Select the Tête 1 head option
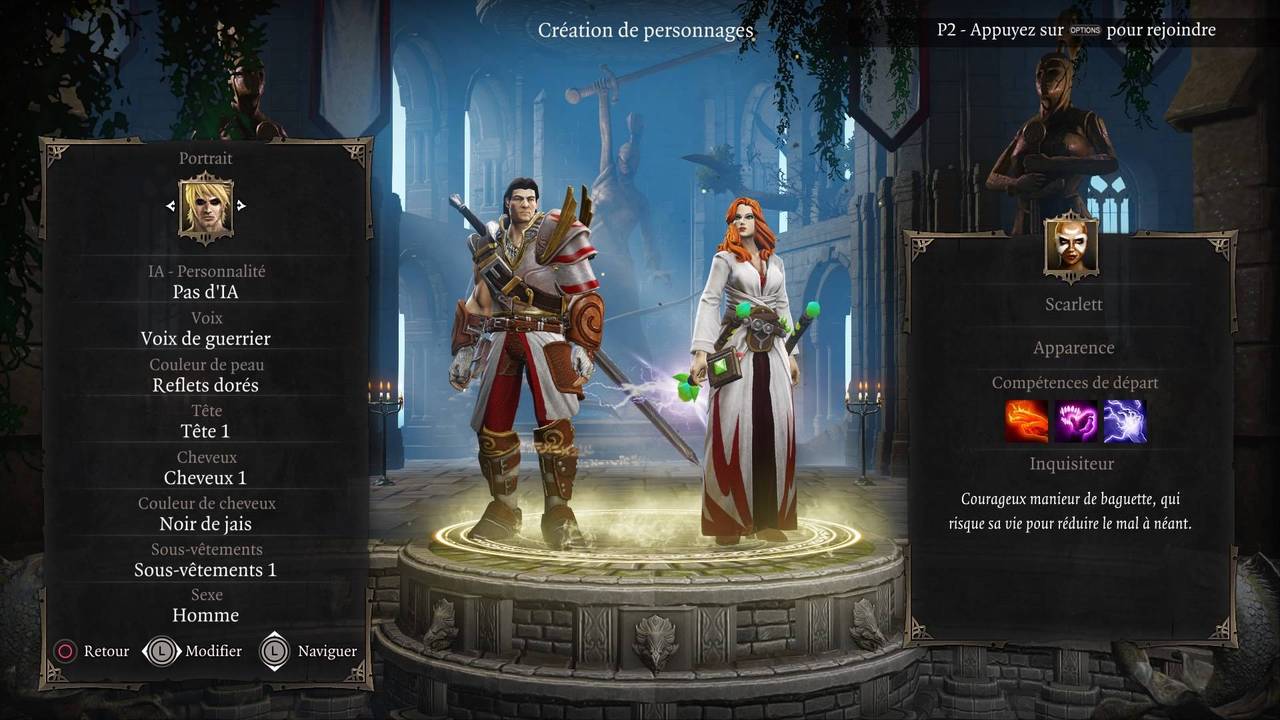This screenshot has height=720, width=1280. 206,431
